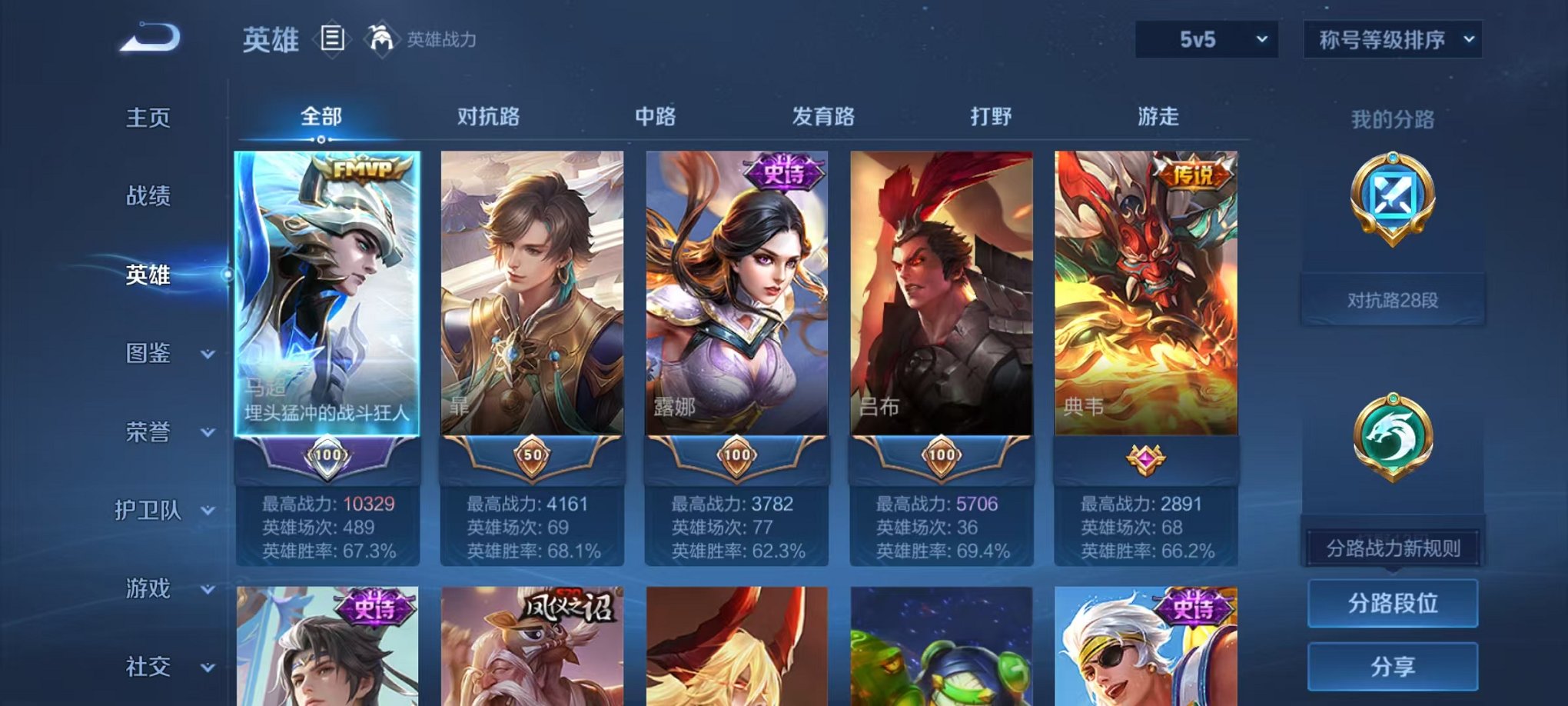Click the 英雄战力 helmet icon

382,37
